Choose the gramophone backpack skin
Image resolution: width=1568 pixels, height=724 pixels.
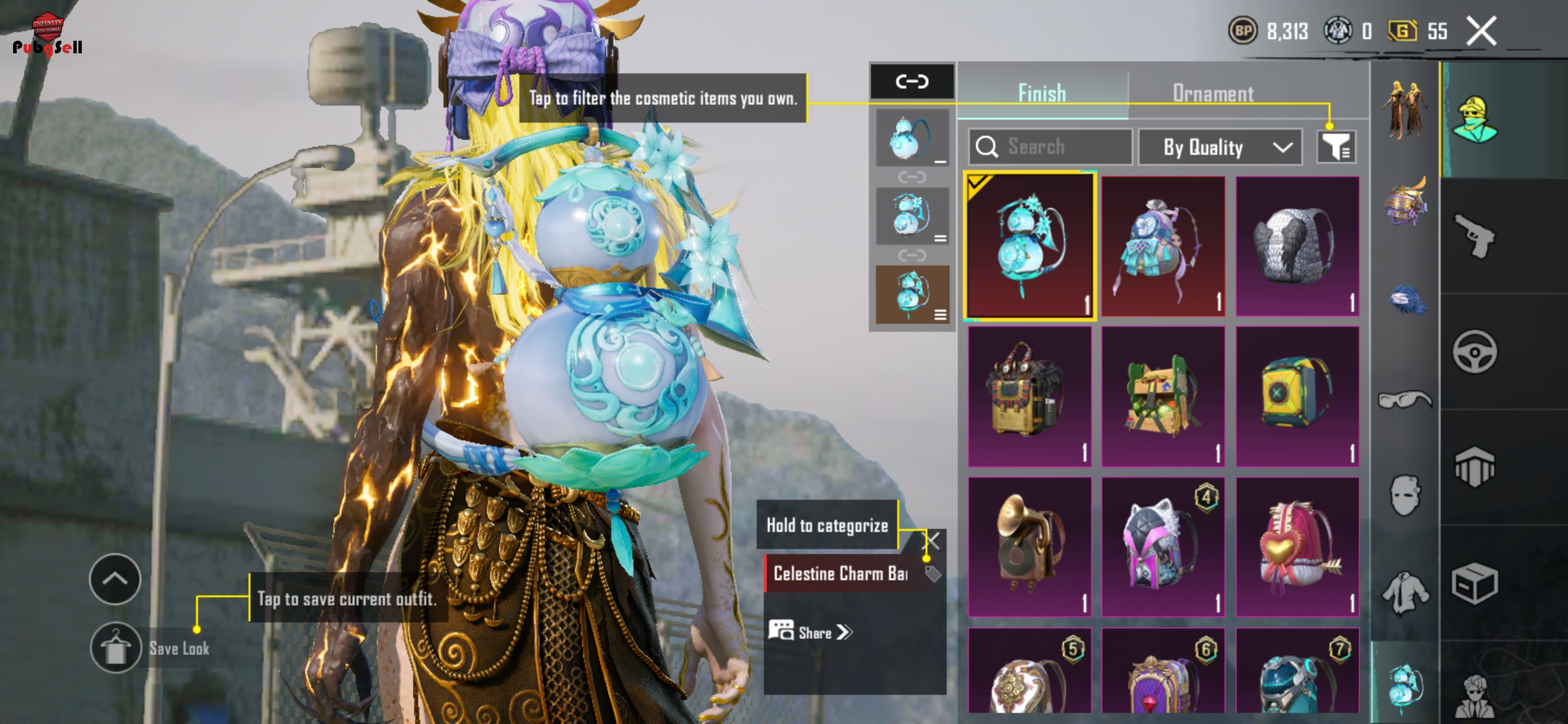(x=1029, y=546)
